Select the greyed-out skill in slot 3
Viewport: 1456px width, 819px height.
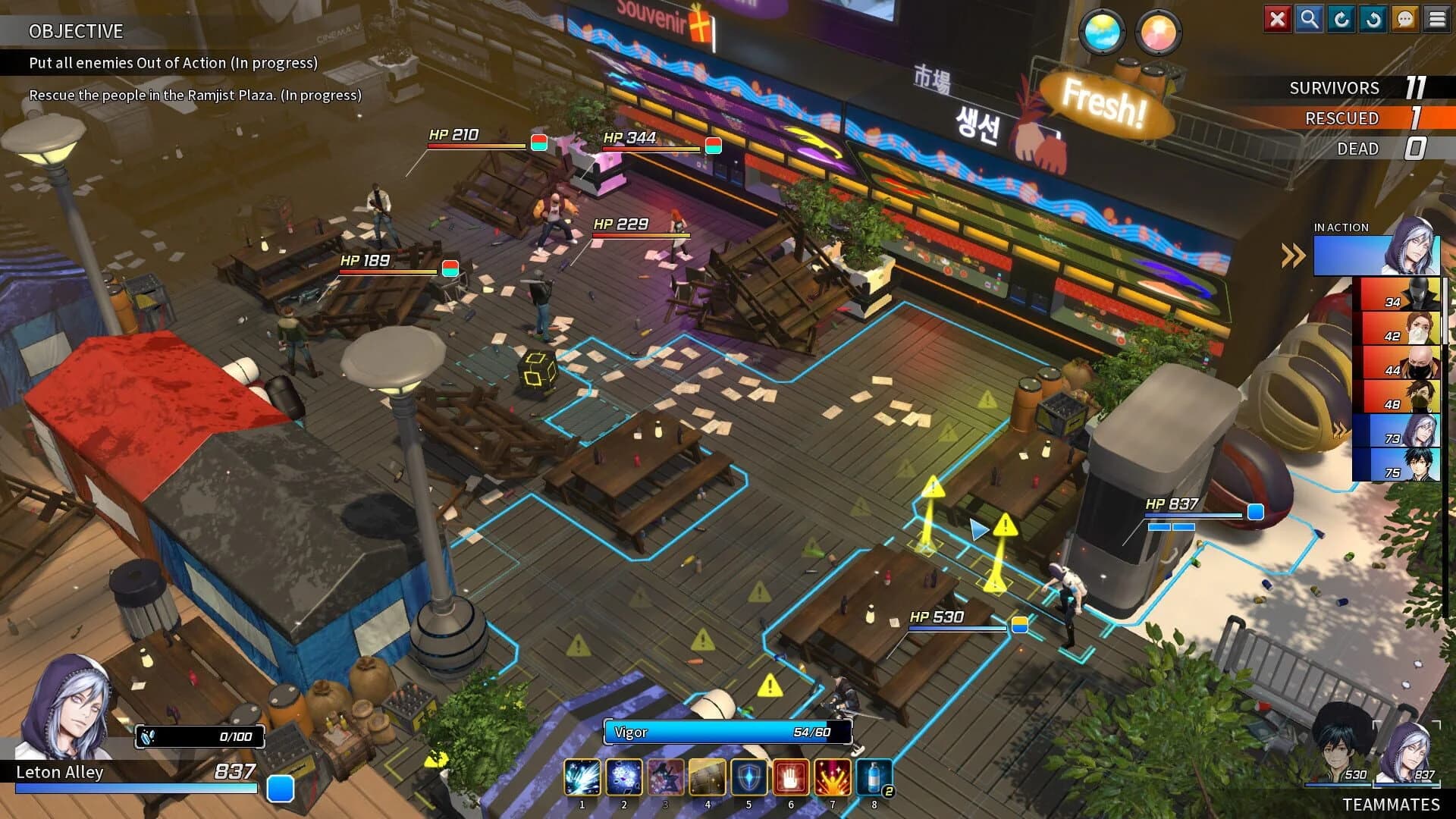click(x=666, y=777)
